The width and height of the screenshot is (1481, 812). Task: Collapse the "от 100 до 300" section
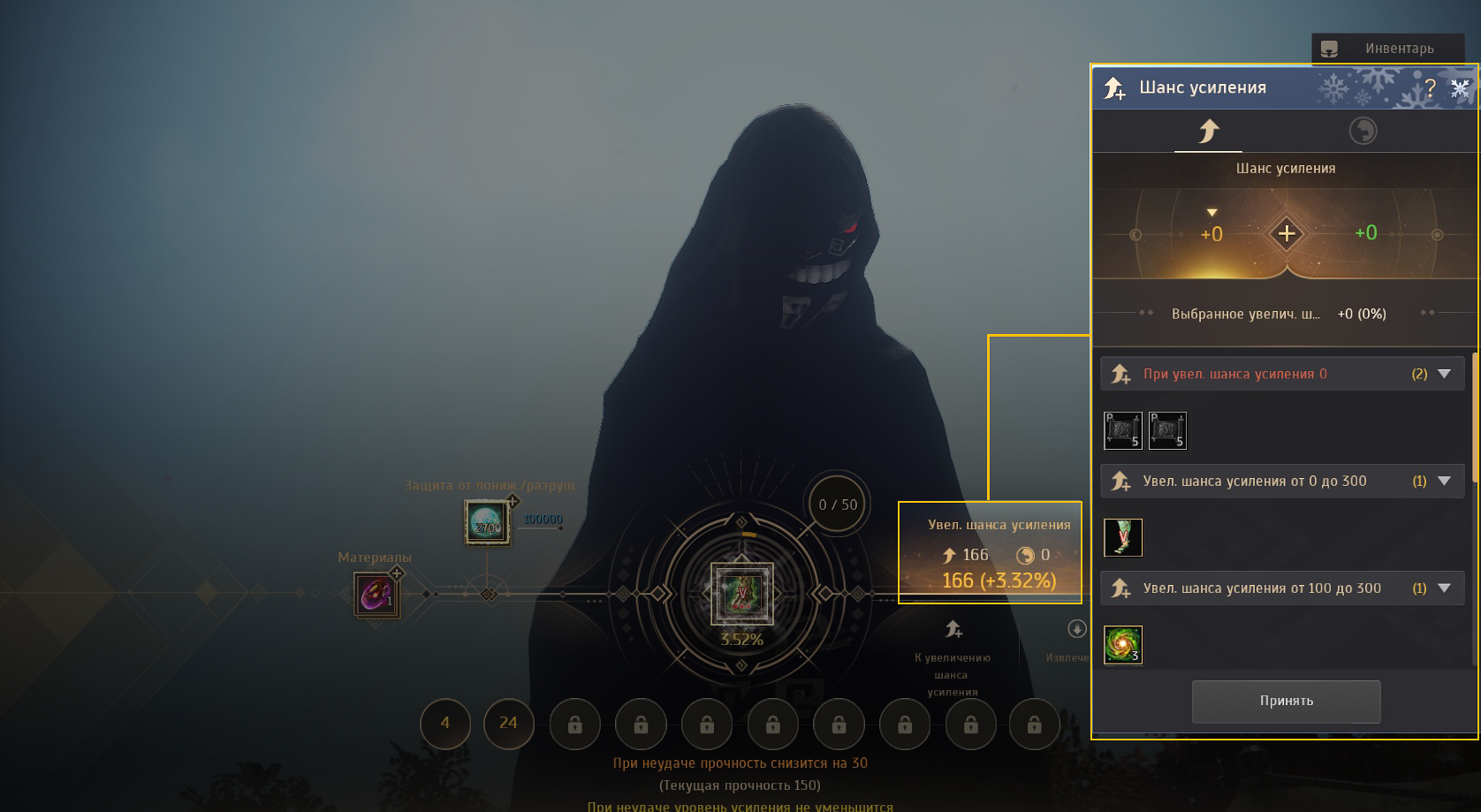pyautogui.click(x=1445, y=588)
